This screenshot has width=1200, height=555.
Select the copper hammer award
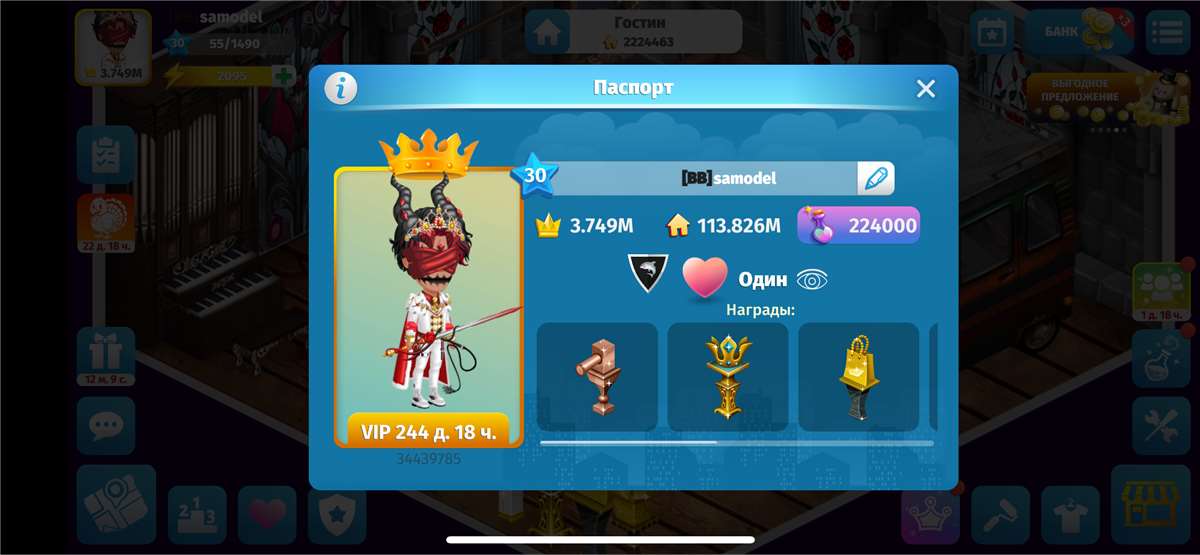tap(597, 376)
